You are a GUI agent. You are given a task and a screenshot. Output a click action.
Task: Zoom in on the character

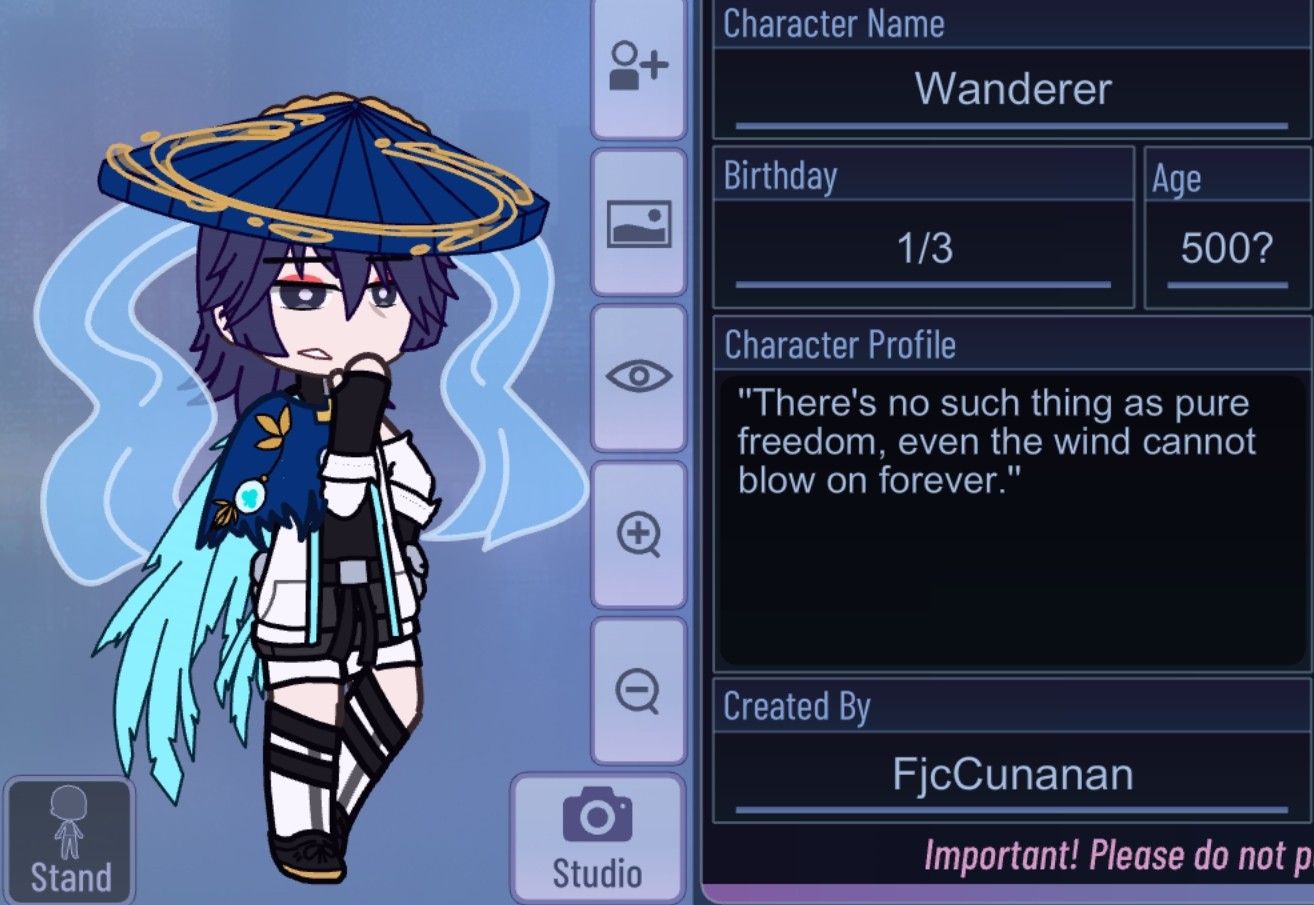(x=638, y=536)
